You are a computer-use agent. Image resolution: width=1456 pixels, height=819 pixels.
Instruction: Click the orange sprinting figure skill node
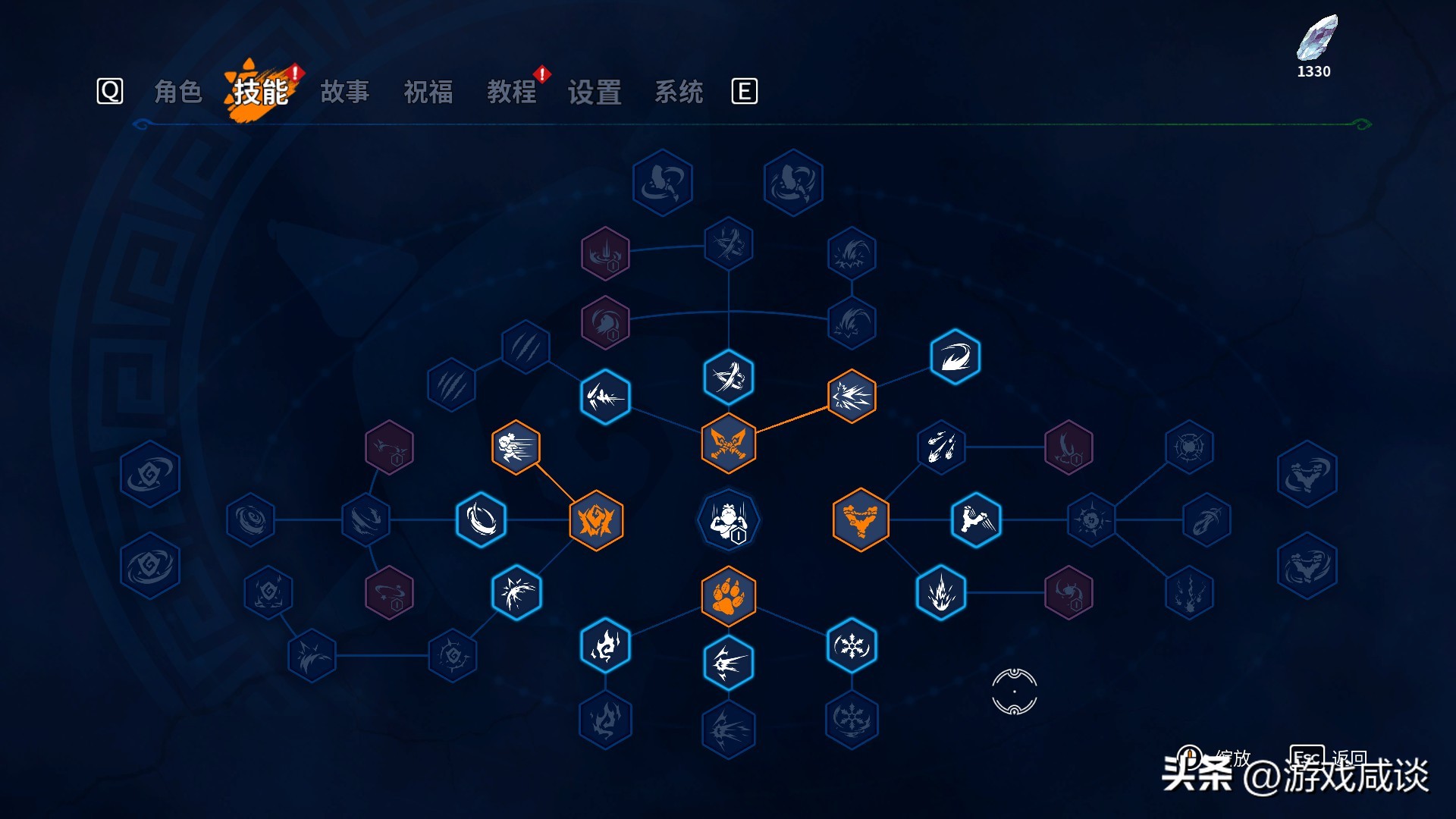pyautogui.click(x=516, y=447)
